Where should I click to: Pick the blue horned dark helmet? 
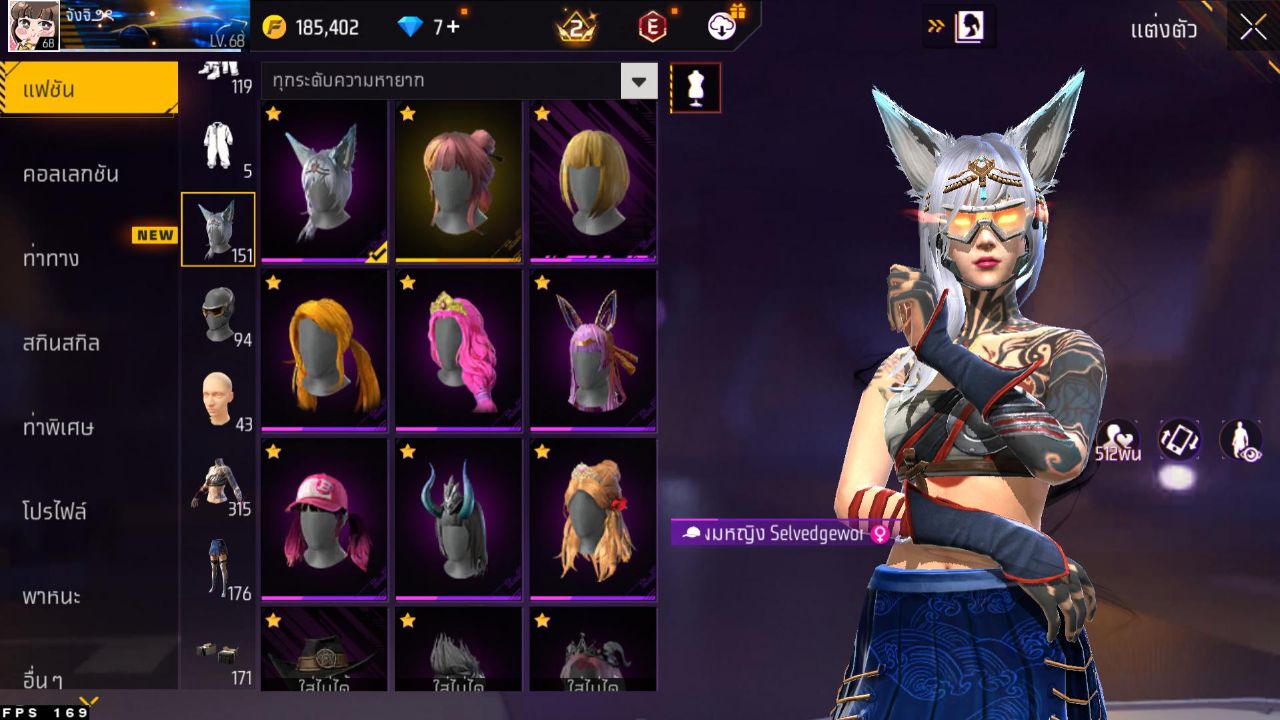[x=458, y=520]
